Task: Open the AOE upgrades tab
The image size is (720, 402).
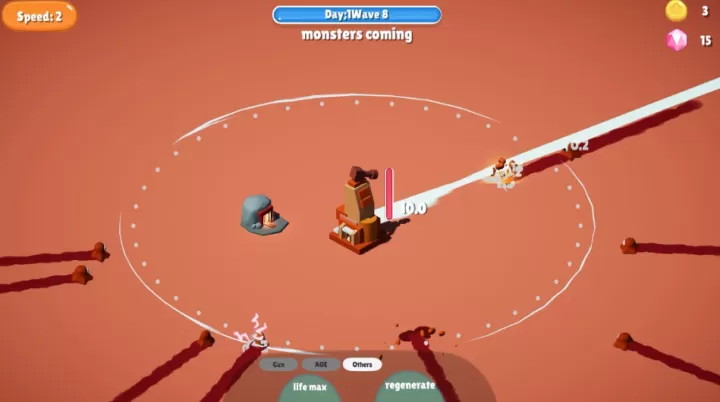Action: pos(320,364)
